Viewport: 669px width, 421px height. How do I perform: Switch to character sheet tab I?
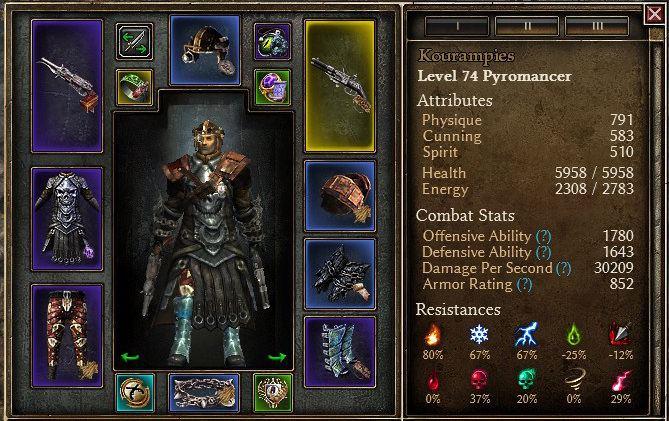click(450, 25)
